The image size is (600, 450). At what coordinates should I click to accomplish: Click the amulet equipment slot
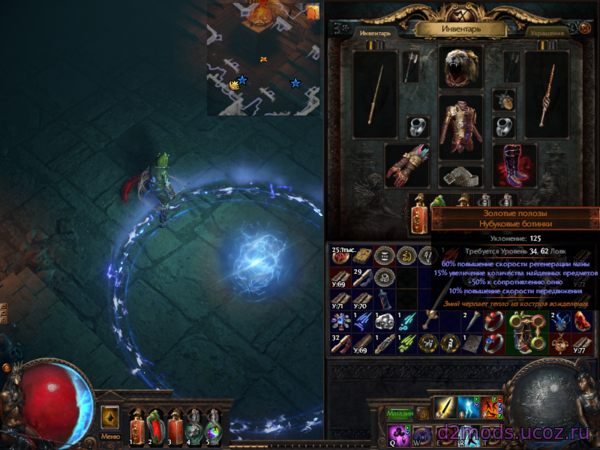pyautogui.click(x=505, y=99)
